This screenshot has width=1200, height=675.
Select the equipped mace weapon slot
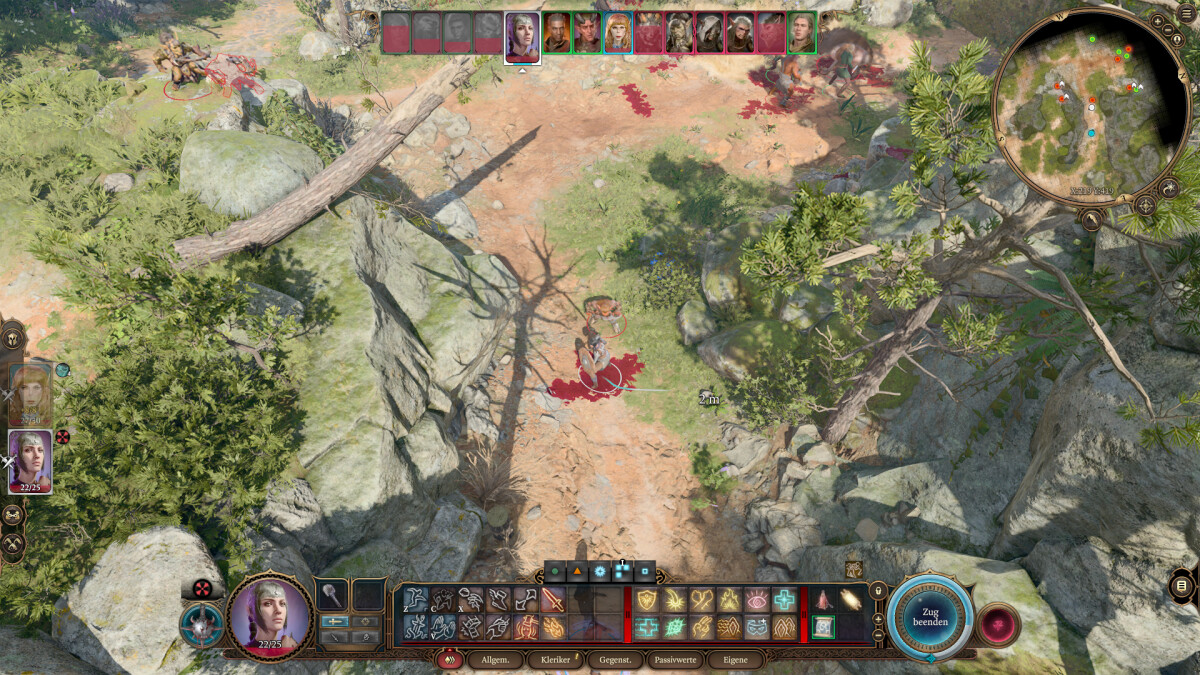pos(332,595)
